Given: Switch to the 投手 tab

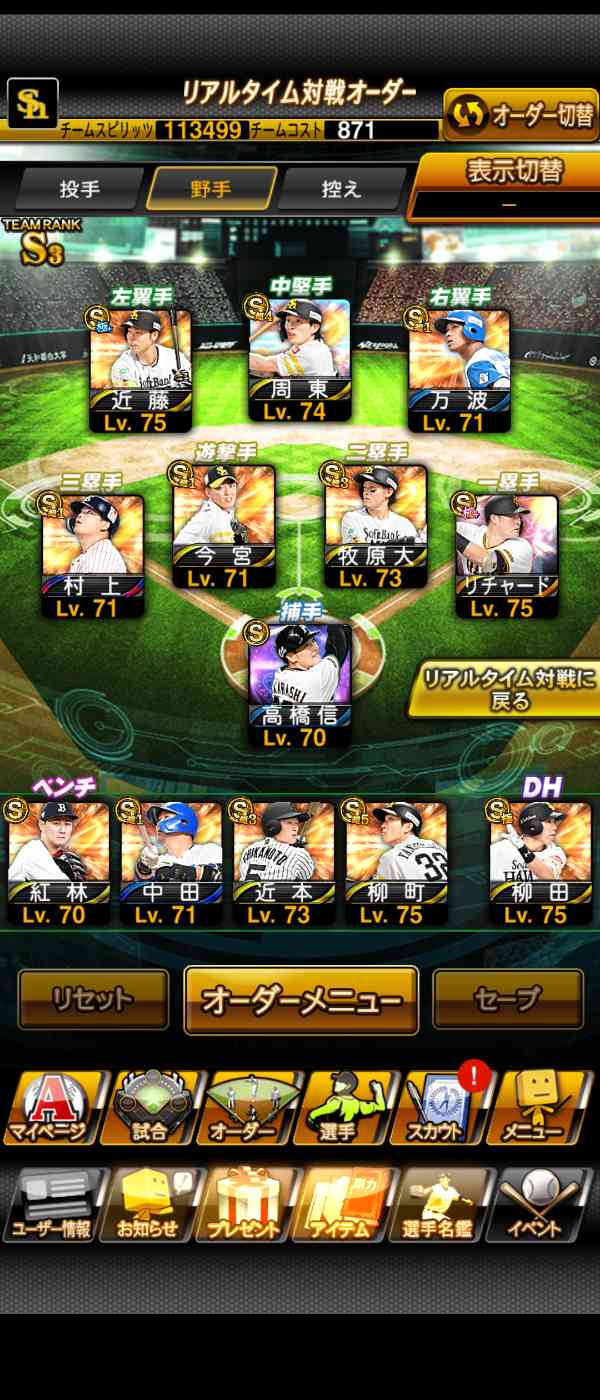Looking at the screenshot, I should [x=79, y=188].
